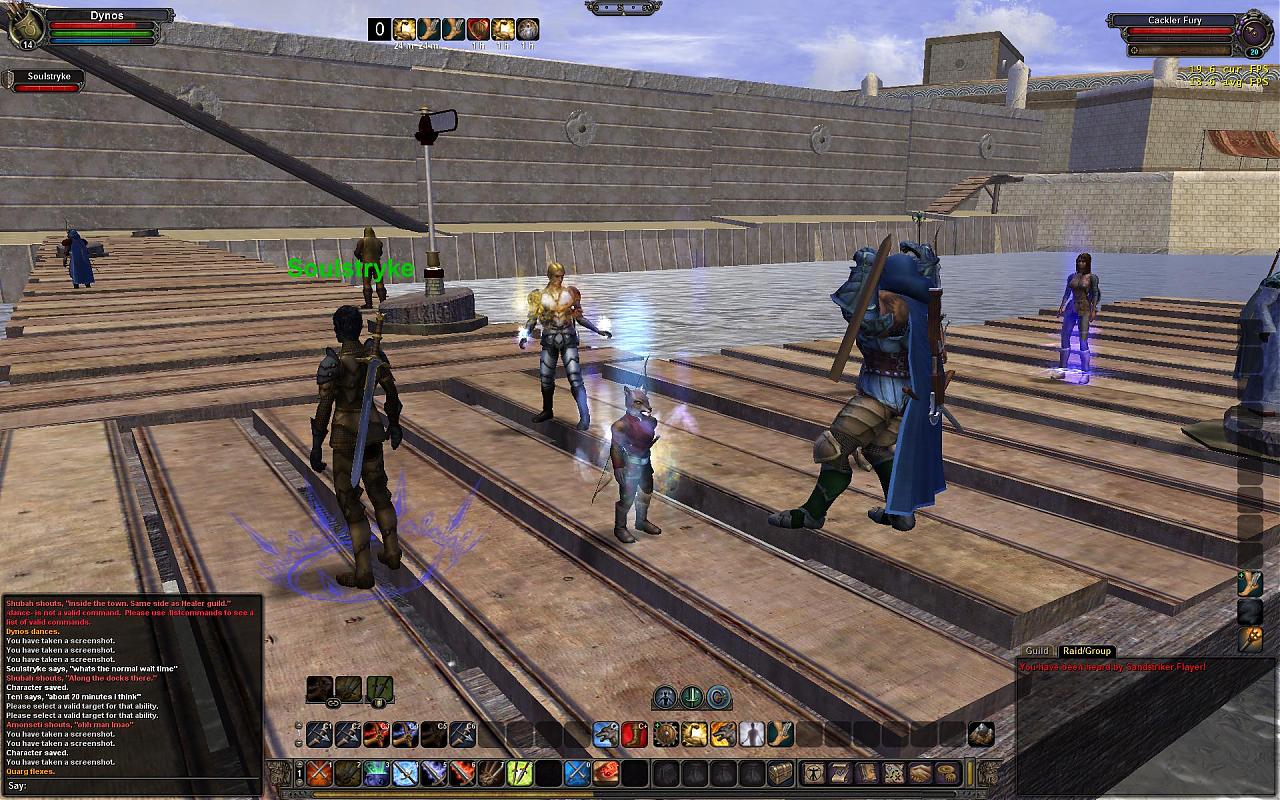Switch to the Guild chat tab

tap(1037, 651)
